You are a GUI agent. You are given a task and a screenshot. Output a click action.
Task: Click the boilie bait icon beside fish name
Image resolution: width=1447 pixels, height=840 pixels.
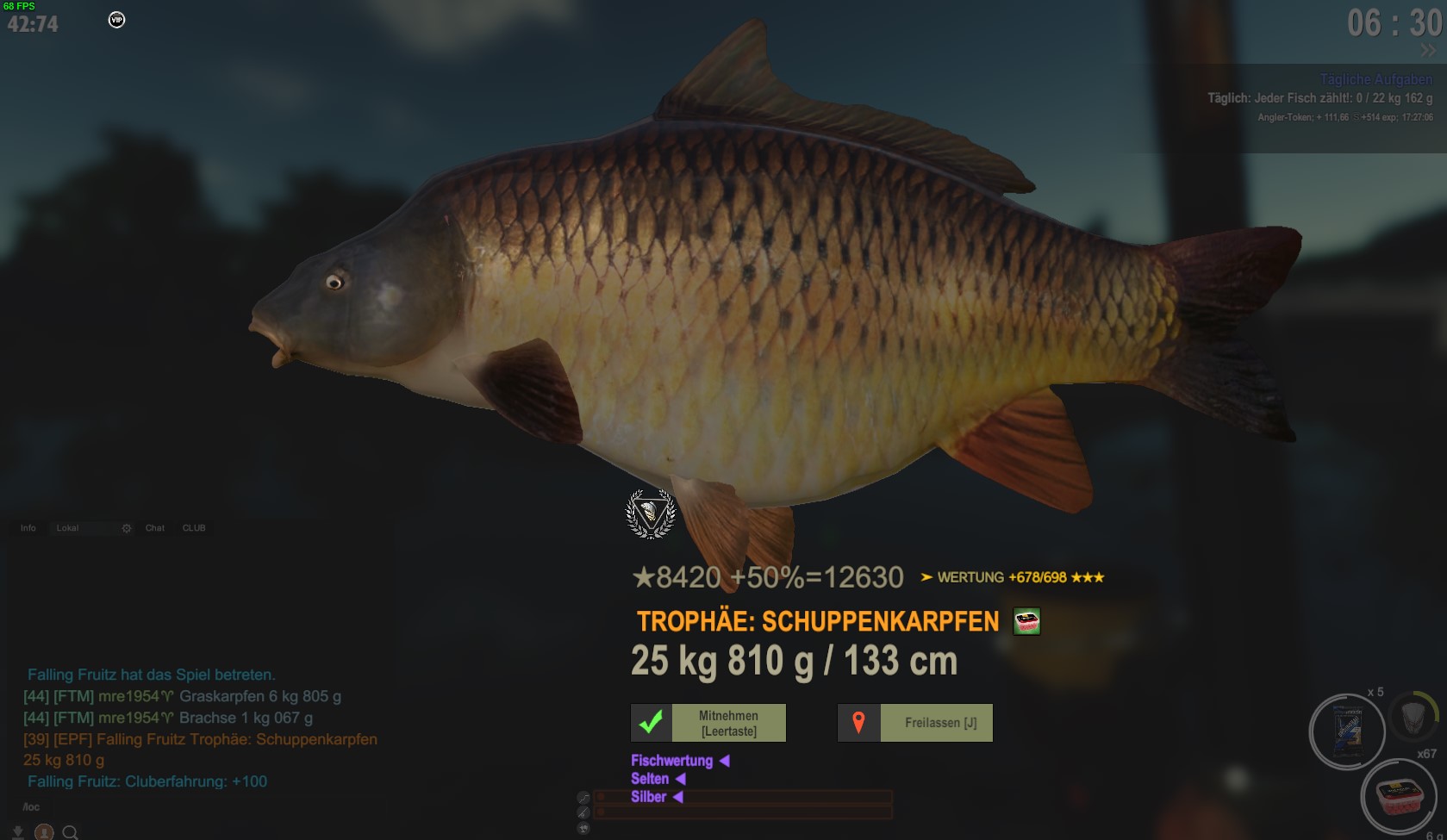tap(1026, 621)
